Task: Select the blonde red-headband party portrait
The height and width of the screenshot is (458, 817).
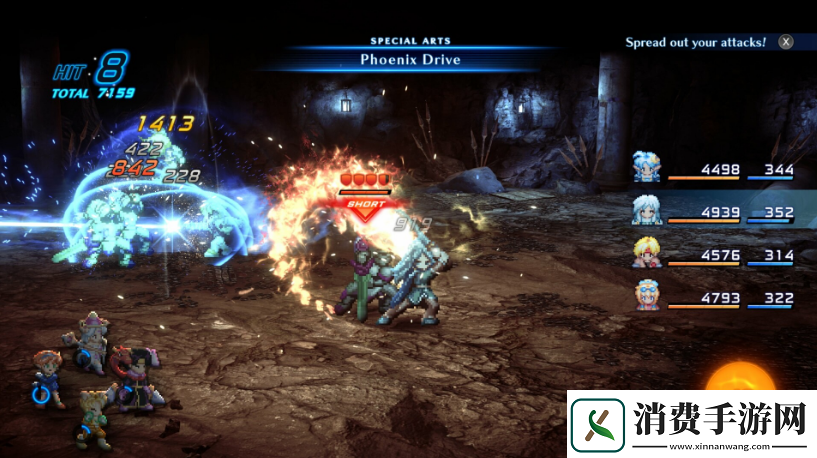Action: click(x=646, y=253)
